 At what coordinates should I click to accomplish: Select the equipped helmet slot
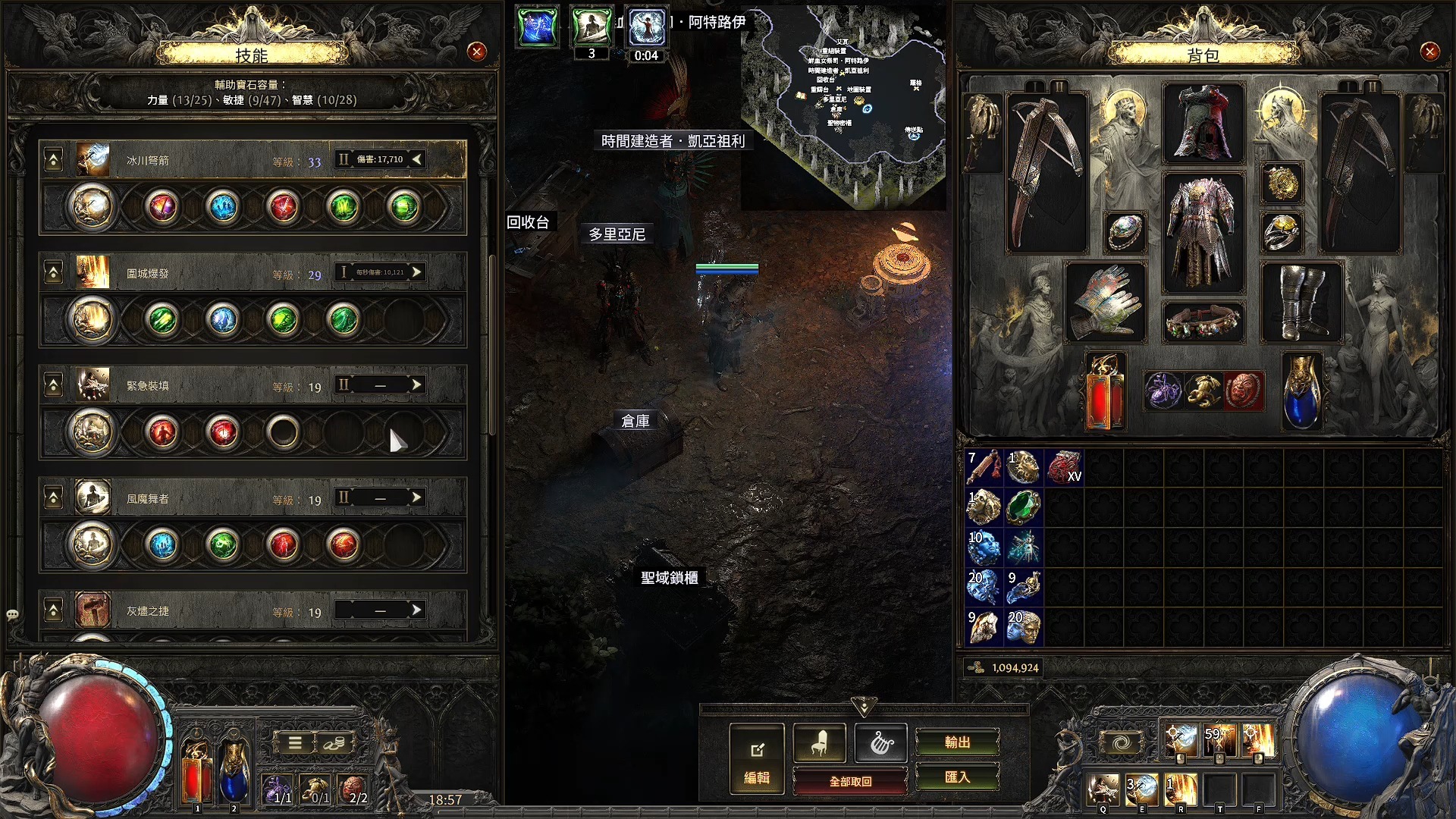click(x=1203, y=124)
